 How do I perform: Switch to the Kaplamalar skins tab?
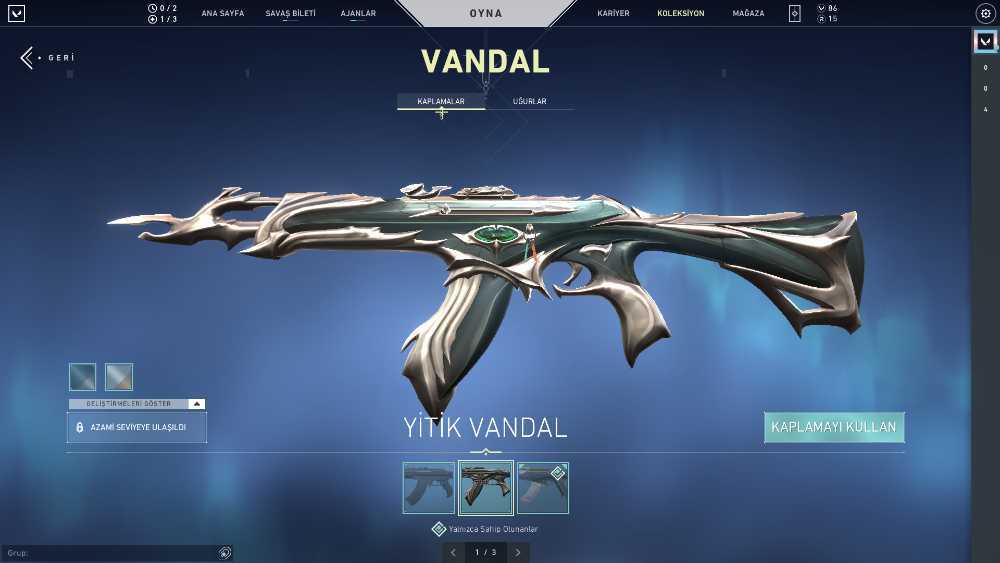[x=441, y=102]
